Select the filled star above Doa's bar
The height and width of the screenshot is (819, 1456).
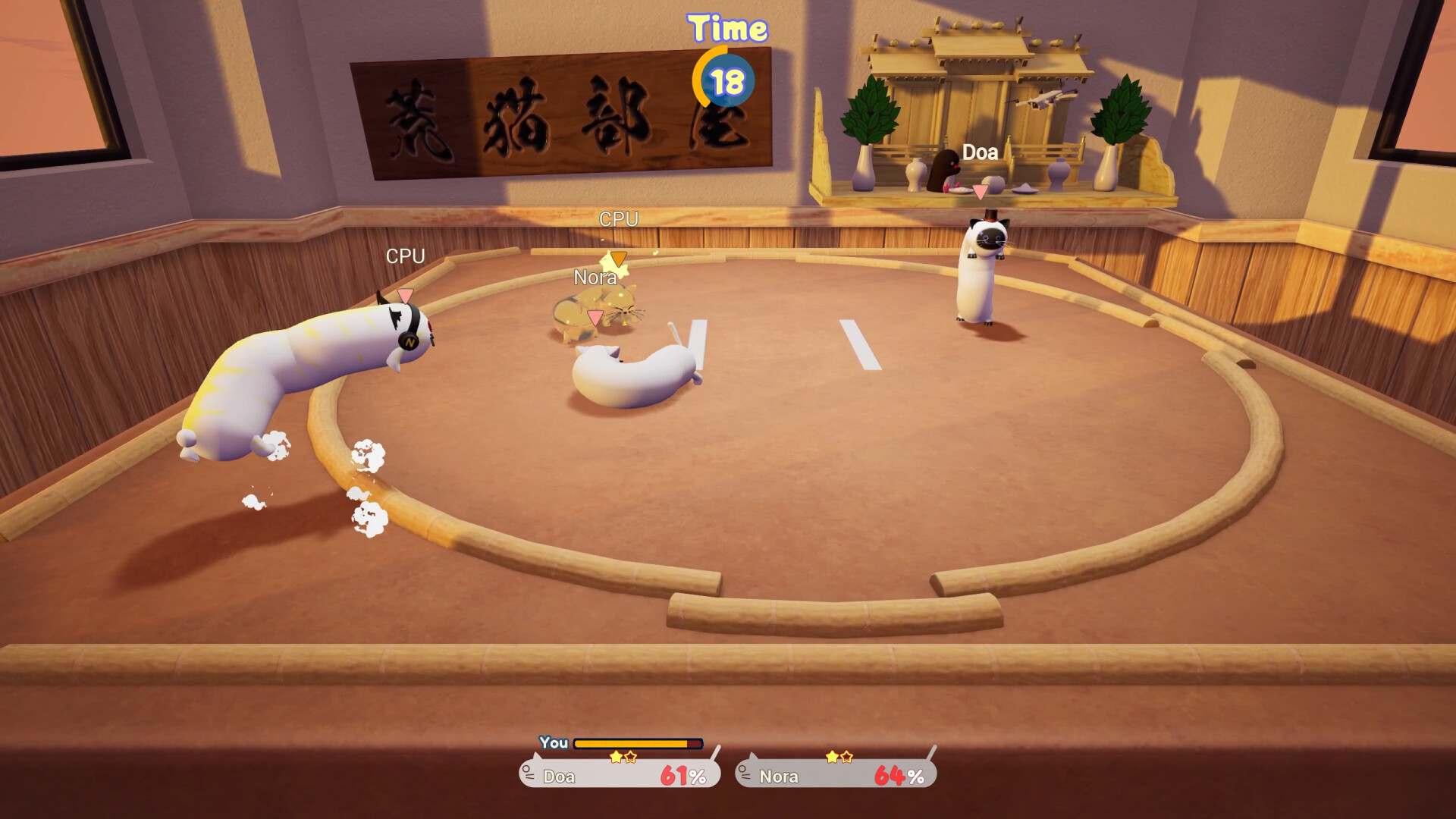click(615, 758)
